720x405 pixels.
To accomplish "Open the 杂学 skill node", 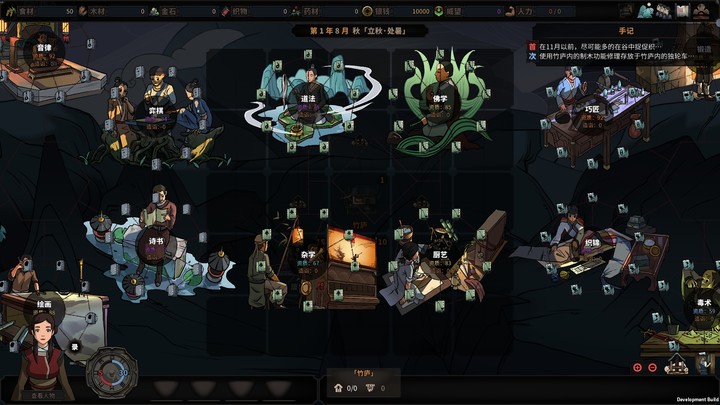I will click(308, 254).
